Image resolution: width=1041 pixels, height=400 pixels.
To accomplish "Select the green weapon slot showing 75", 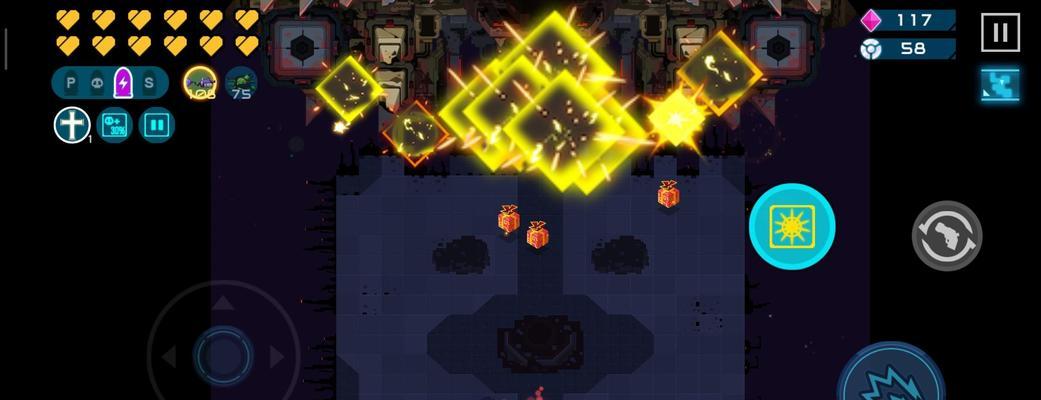I will click(x=241, y=83).
